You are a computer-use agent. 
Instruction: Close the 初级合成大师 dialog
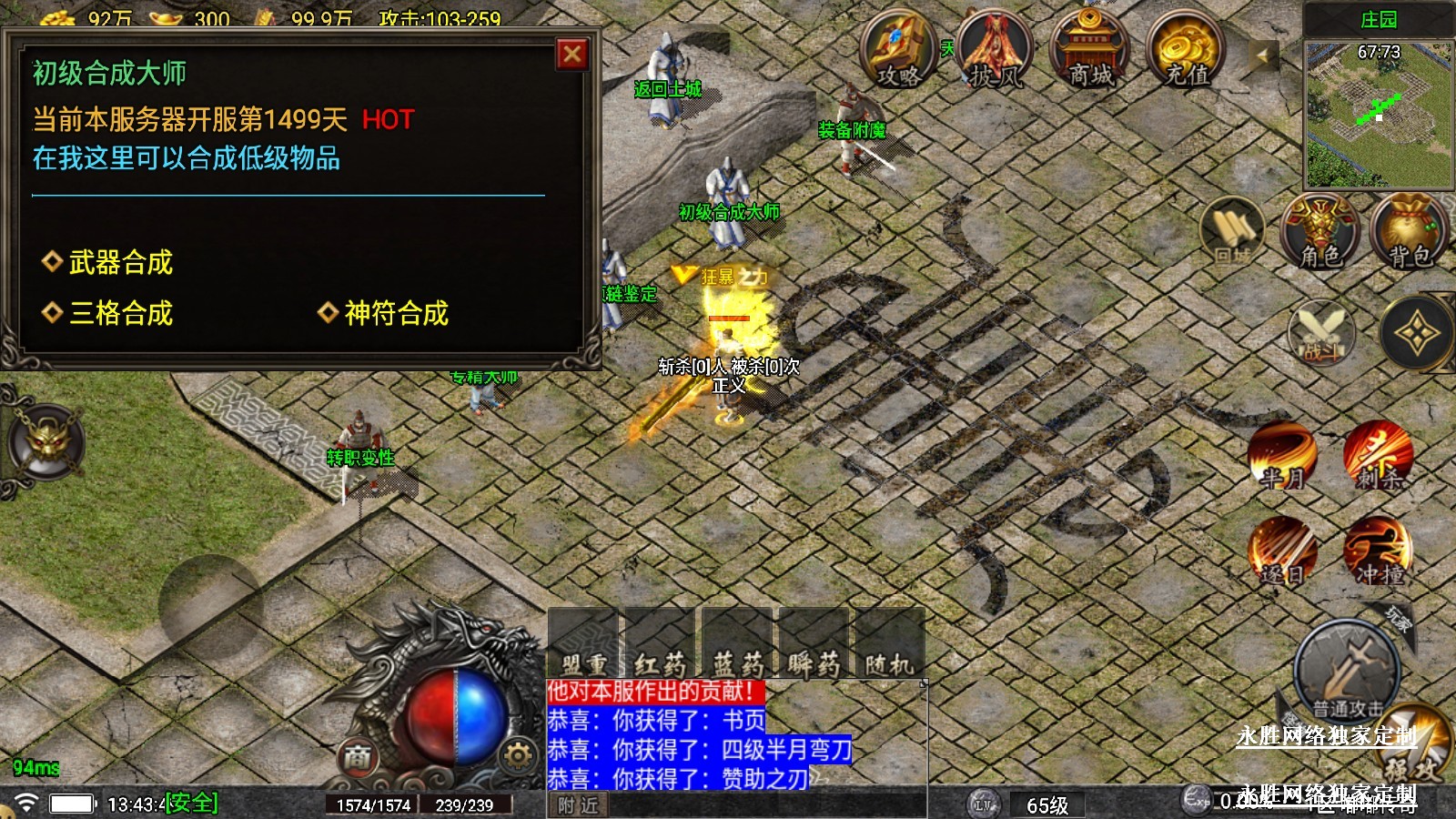click(x=571, y=55)
